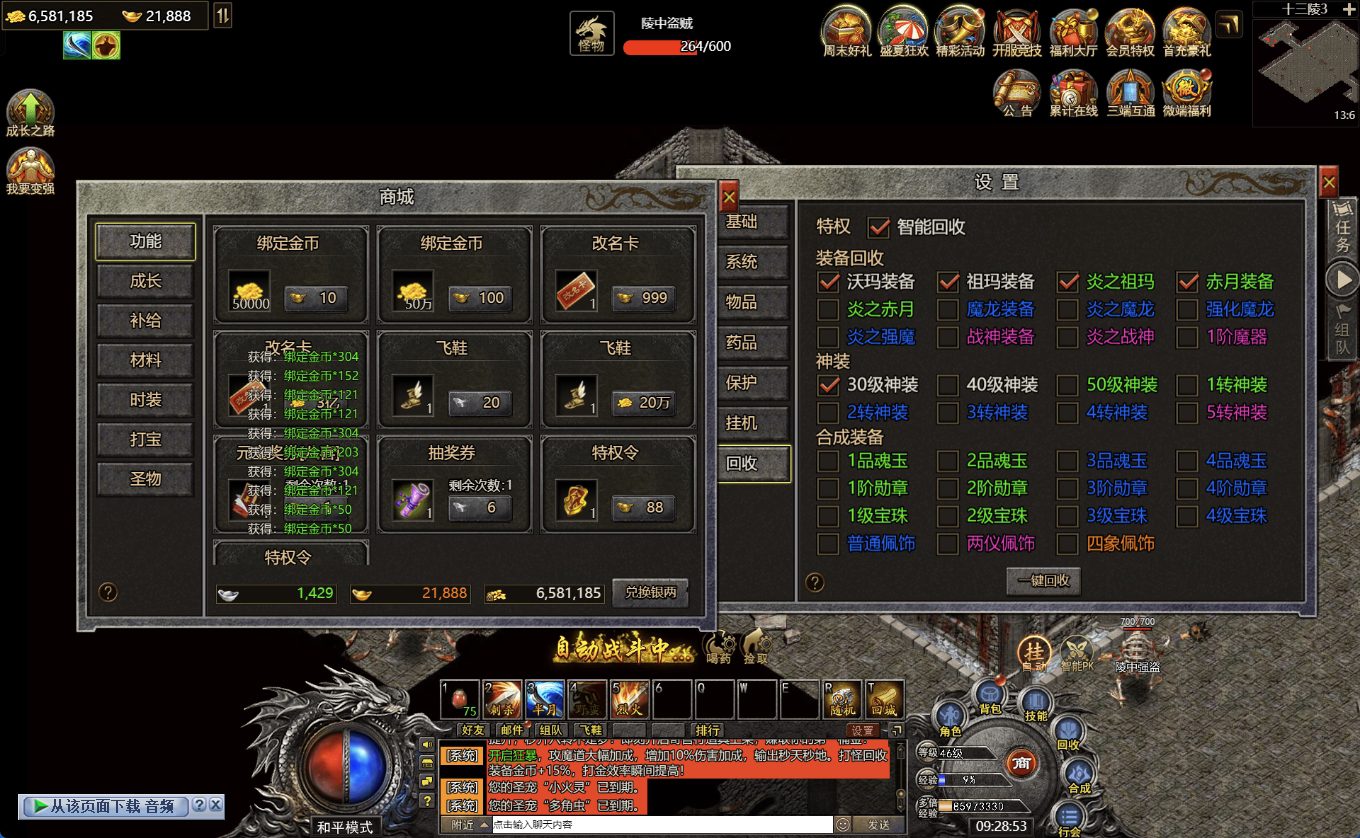Close the 设置 settings window

[1328, 182]
